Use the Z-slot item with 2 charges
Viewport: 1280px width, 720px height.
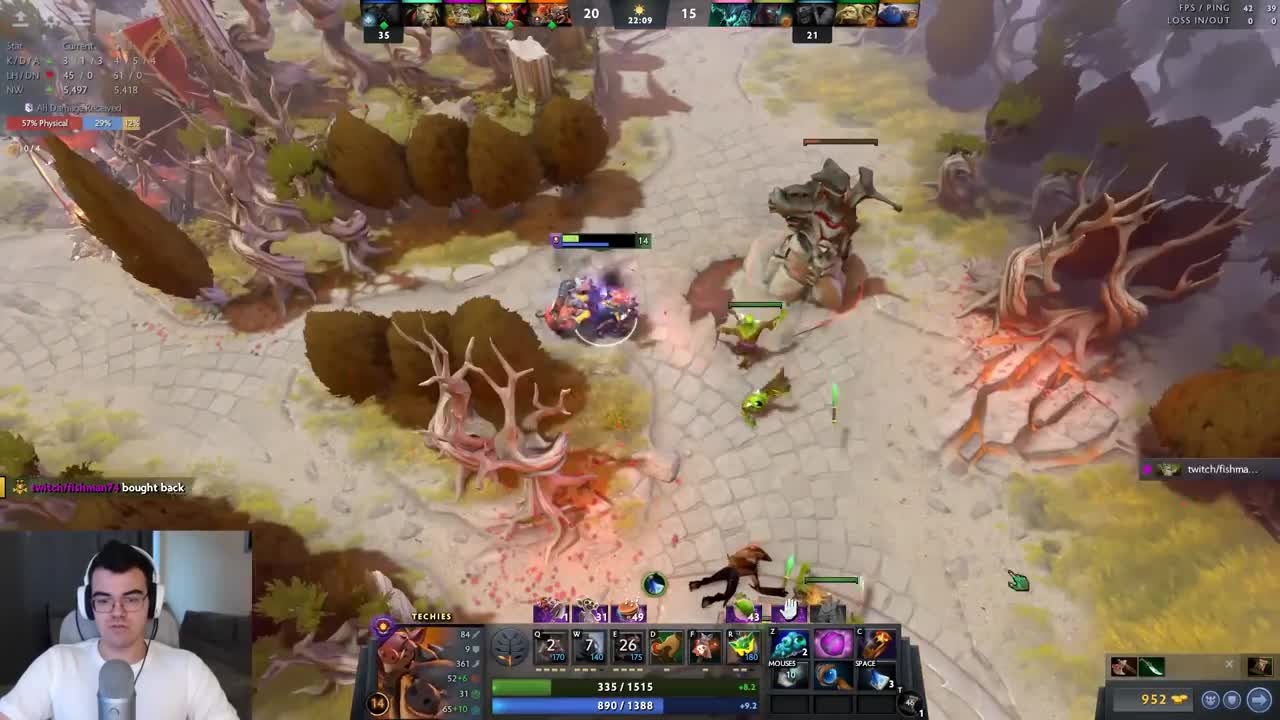(x=789, y=645)
